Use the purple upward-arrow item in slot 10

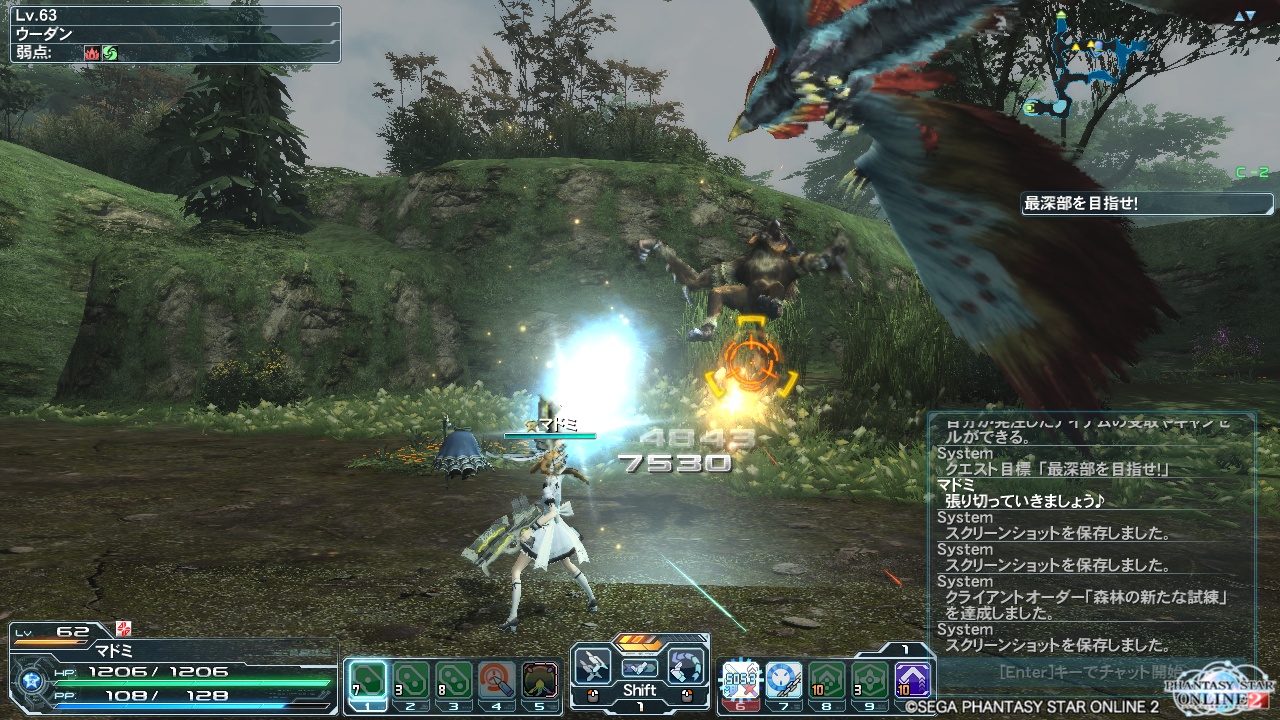point(912,680)
